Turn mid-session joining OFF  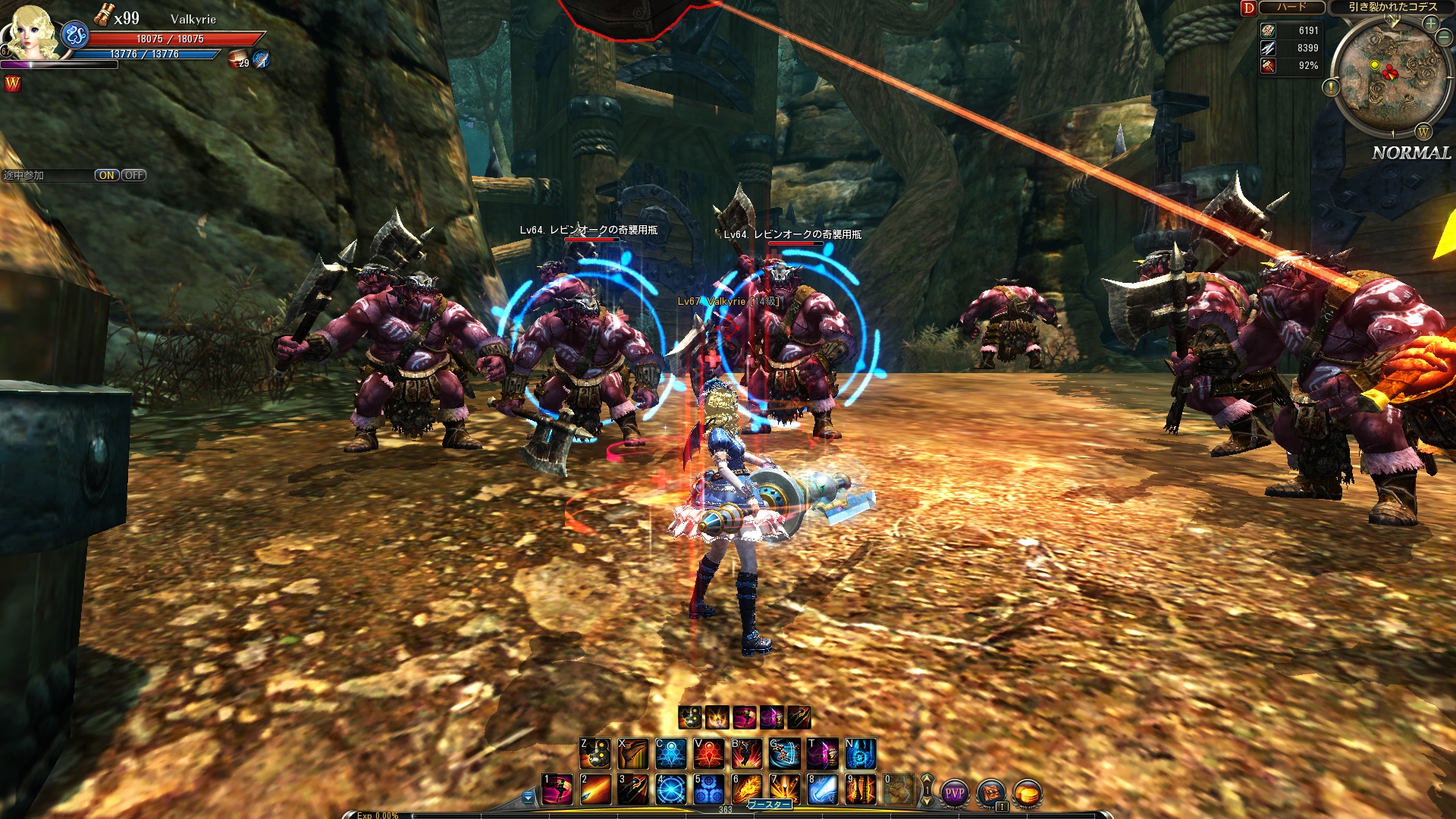pyautogui.click(x=133, y=175)
